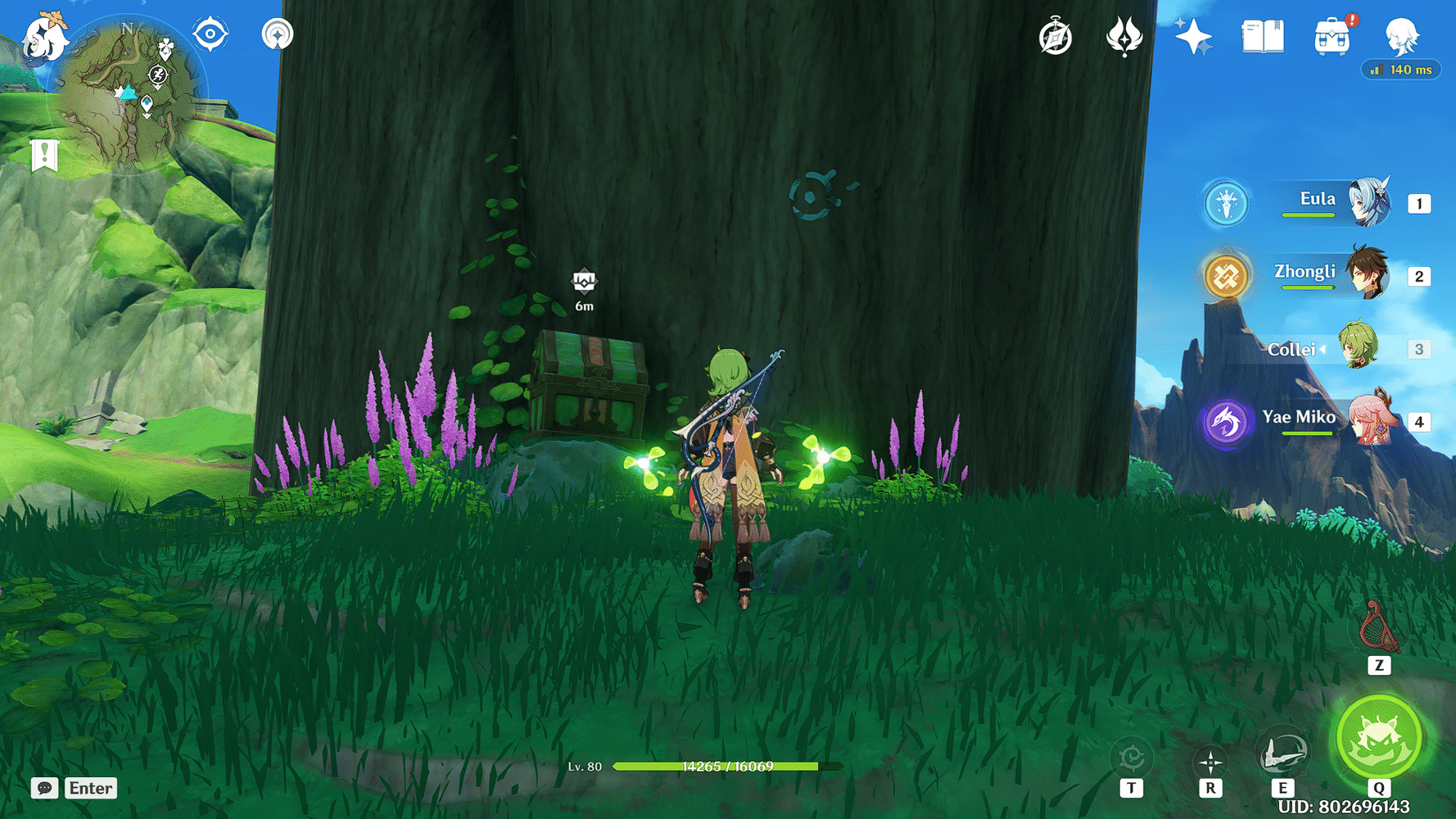
Task: Switch to Eula in the party lineup
Action: [1369, 203]
